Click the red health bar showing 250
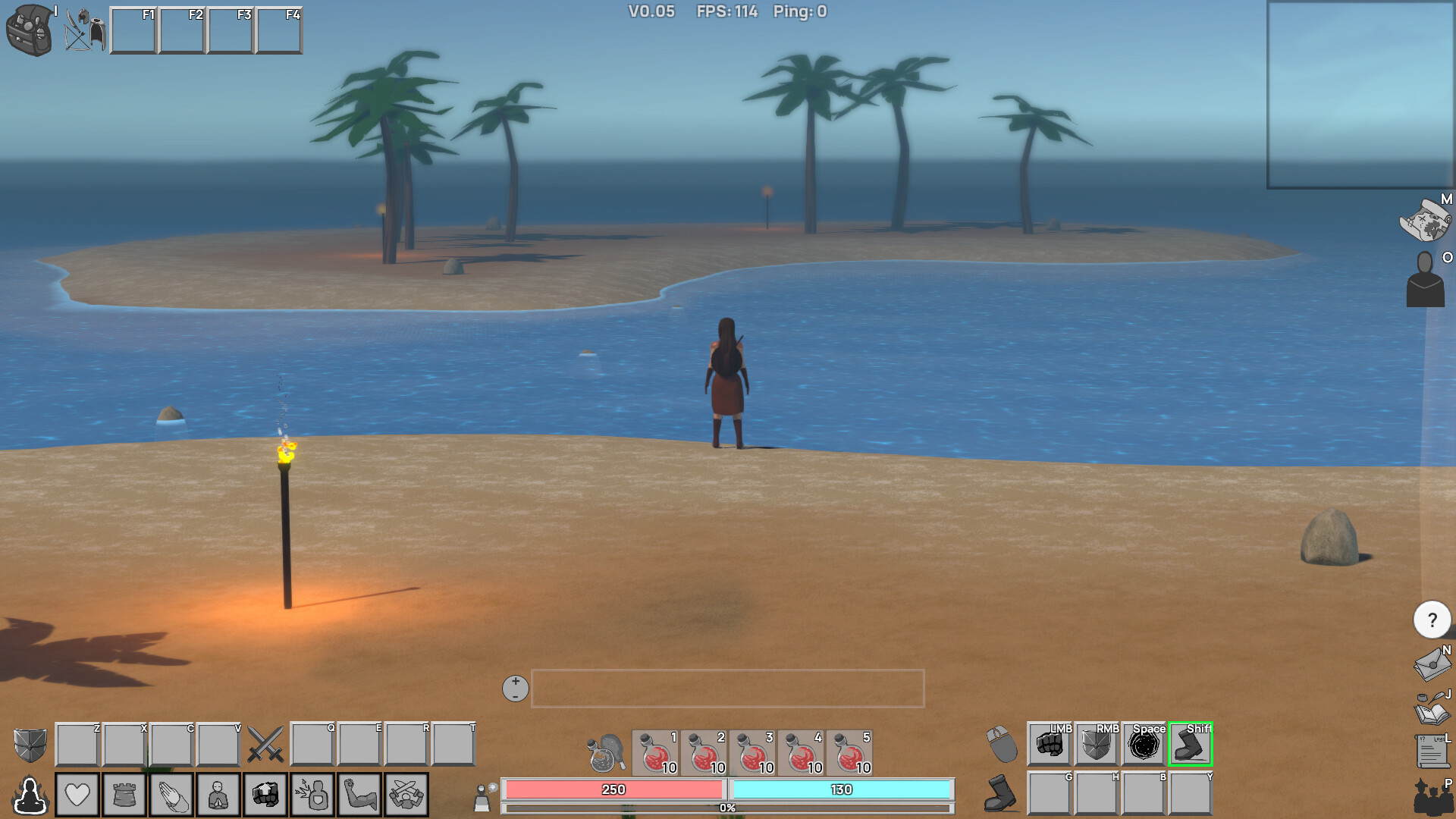 pyautogui.click(x=613, y=789)
